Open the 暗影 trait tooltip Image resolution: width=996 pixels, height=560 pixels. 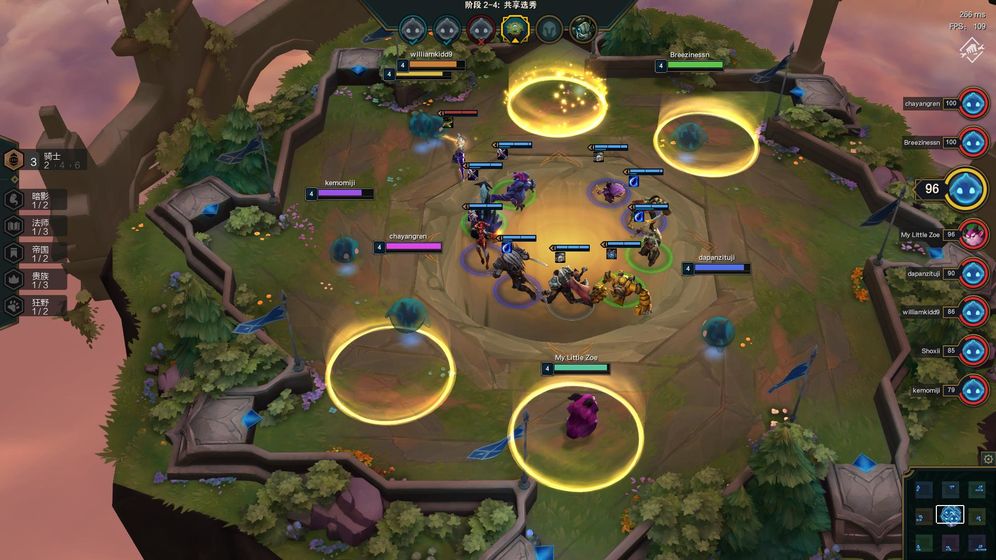15,200
